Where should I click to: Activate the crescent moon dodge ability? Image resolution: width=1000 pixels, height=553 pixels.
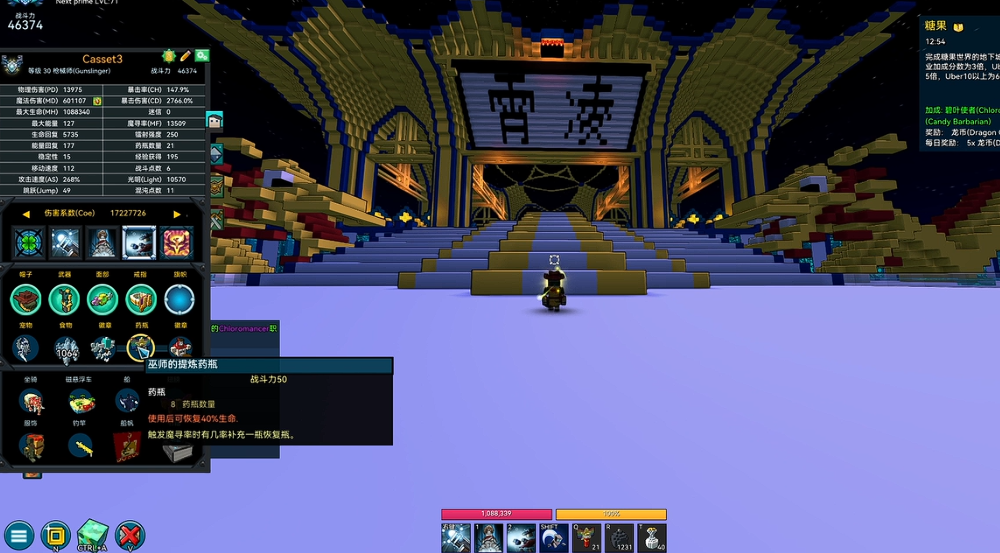point(554,537)
